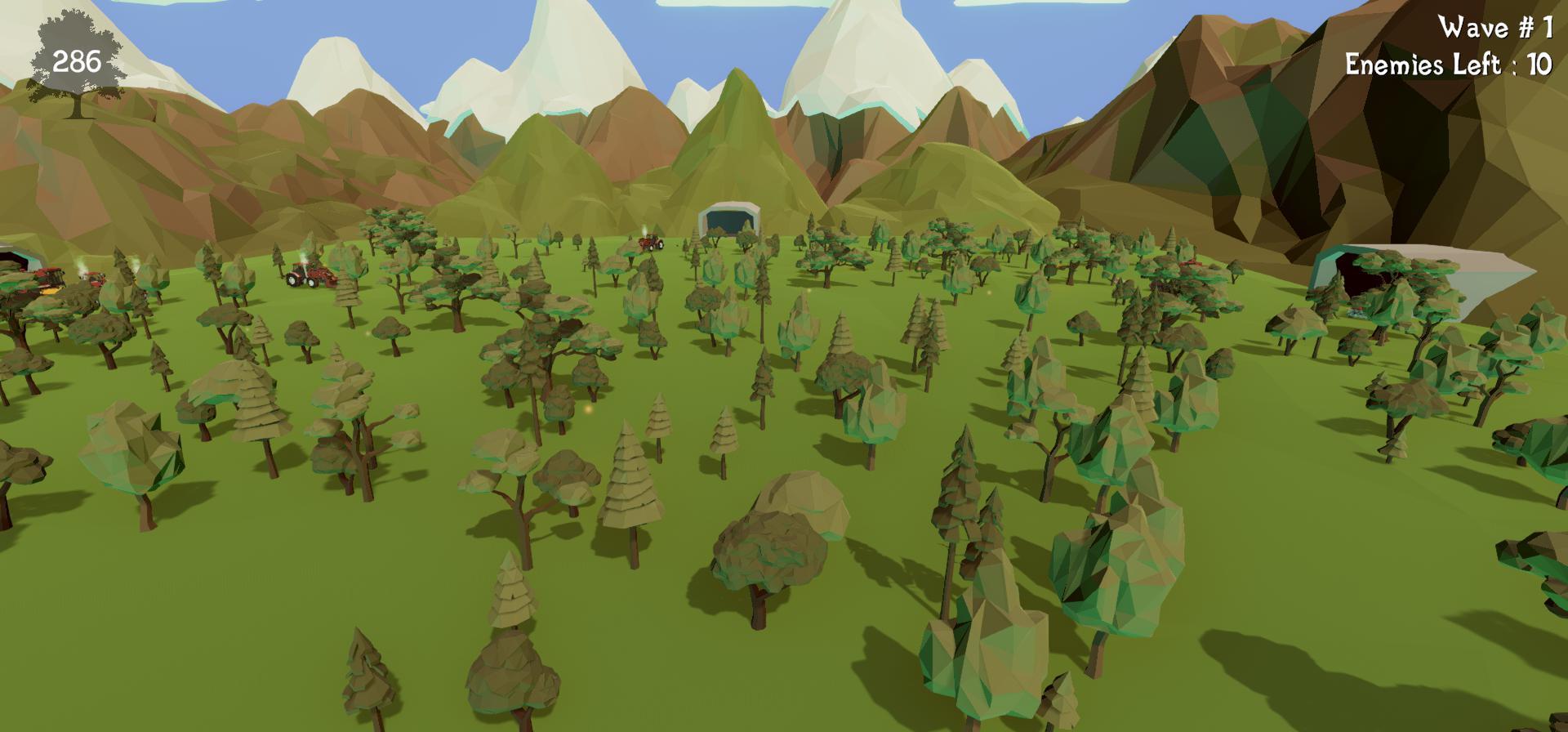1568x732 pixels.
Task: Toggle the smoking tractor beside the trees
Action: click(94, 278)
